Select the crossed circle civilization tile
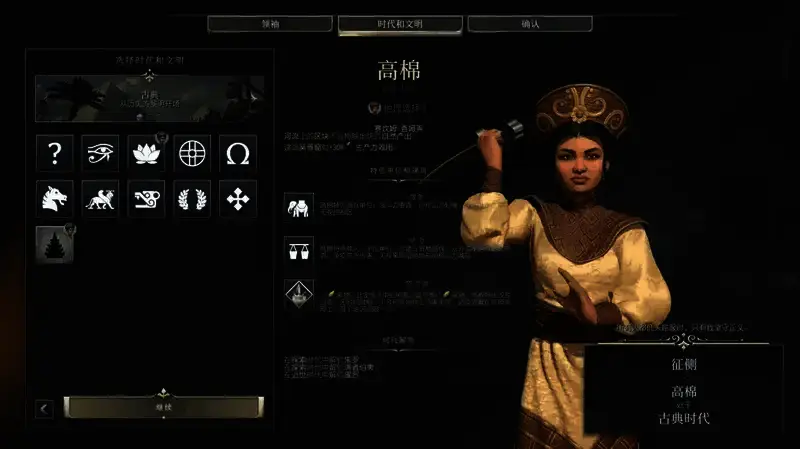Image resolution: width=800 pixels, height=449 pixels. click(192, 153)
